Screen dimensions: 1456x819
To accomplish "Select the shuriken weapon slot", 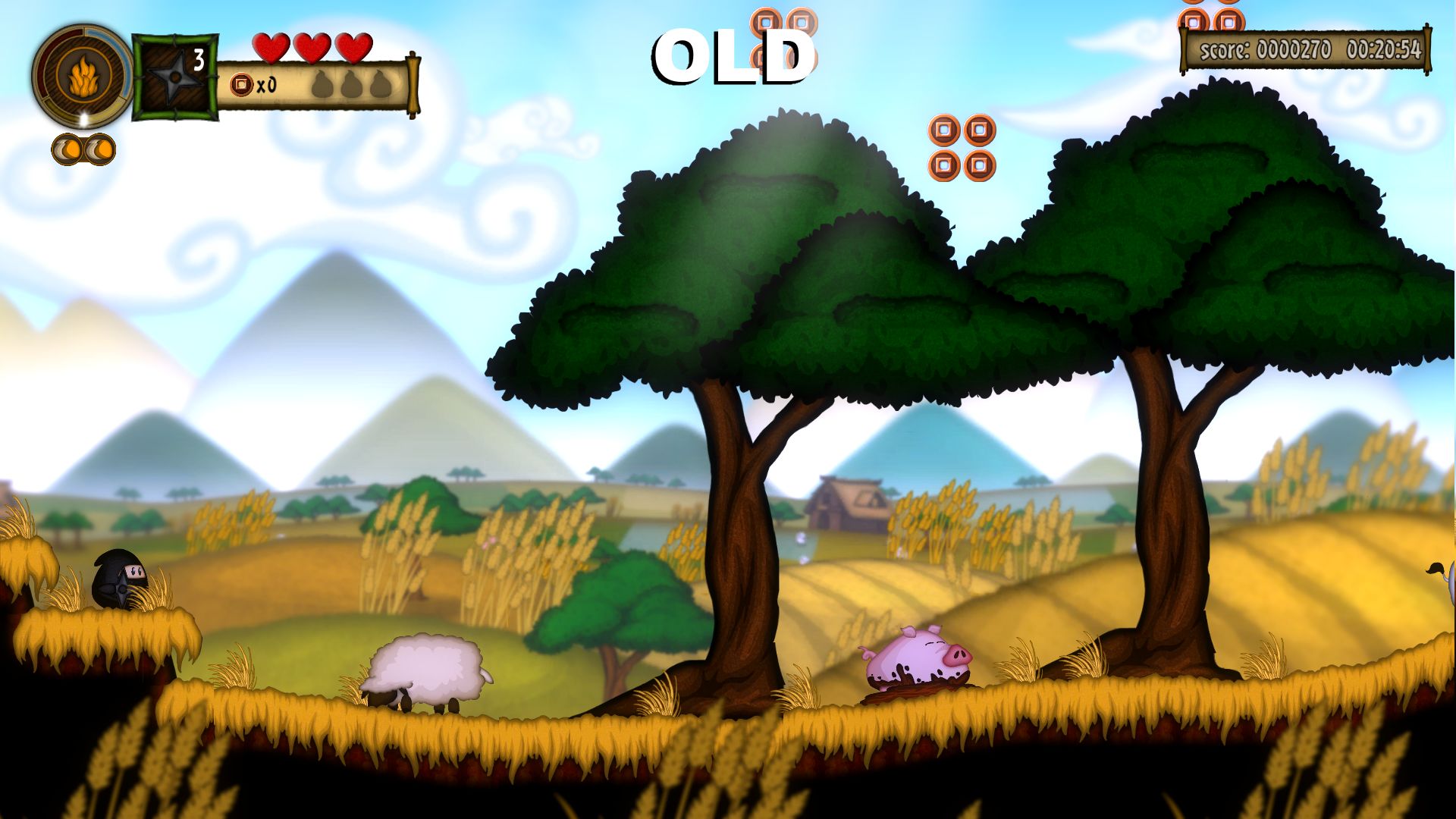I will (175, 77).
